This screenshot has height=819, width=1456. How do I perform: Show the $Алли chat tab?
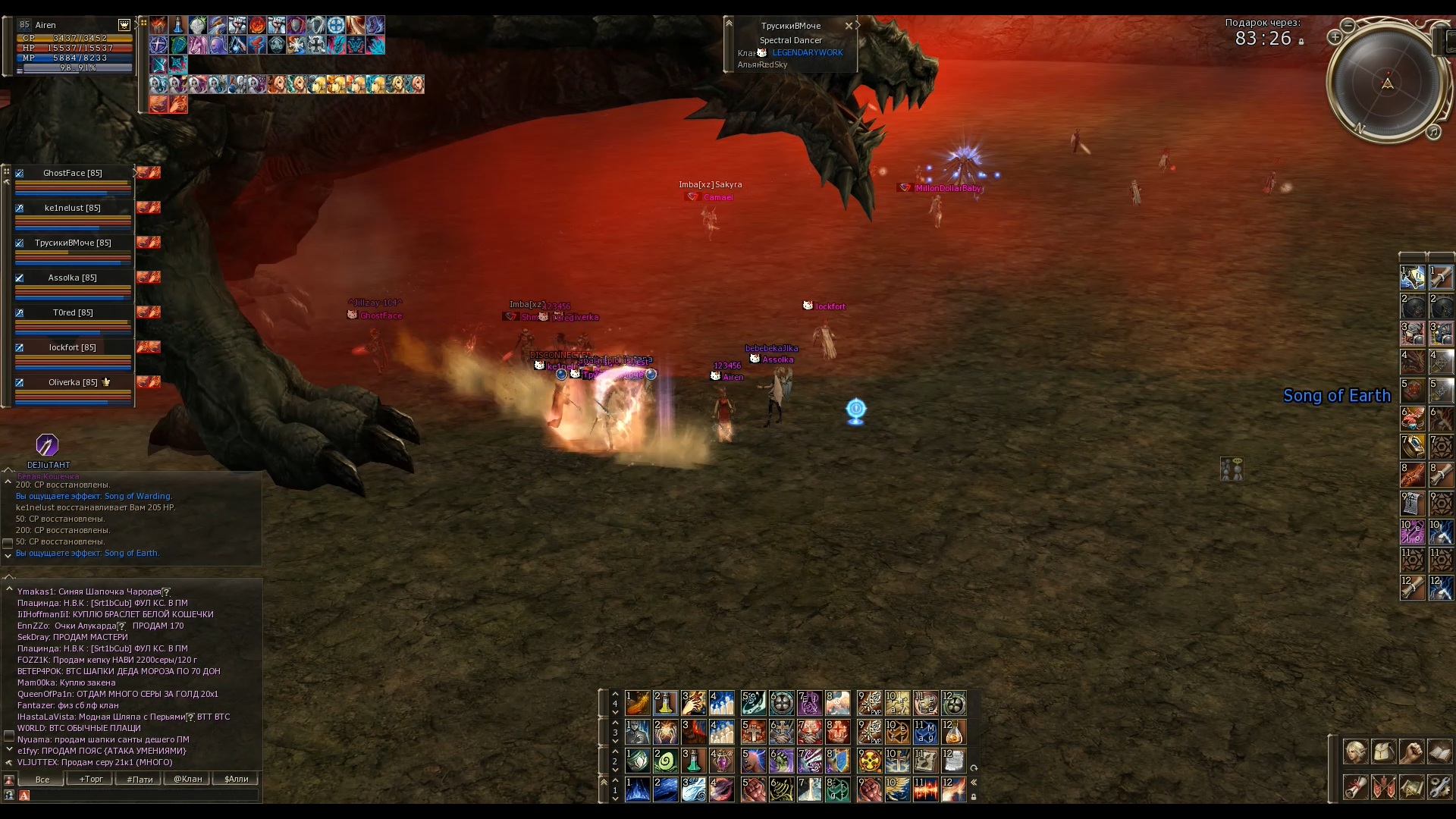(237, 779)
